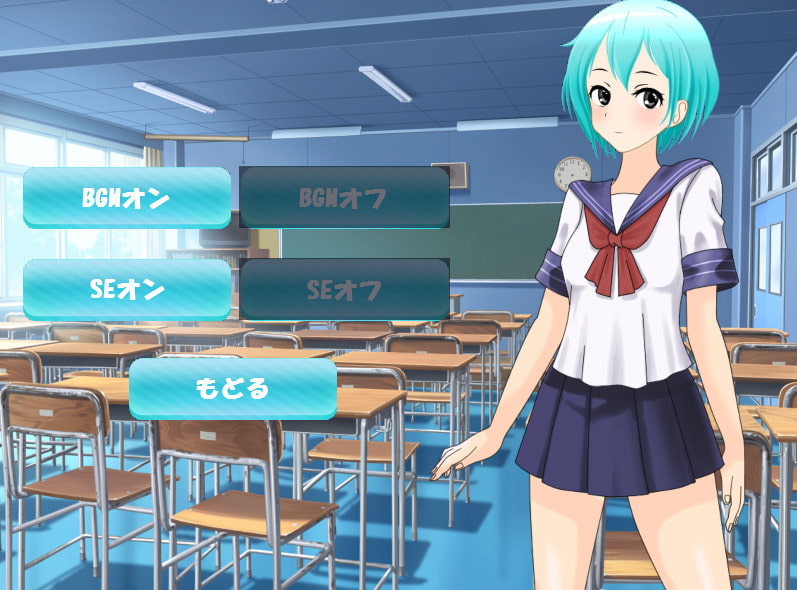Enable sound effects with SEオン
The height and width of the screenshot is (590, 797).
(126, 289)
